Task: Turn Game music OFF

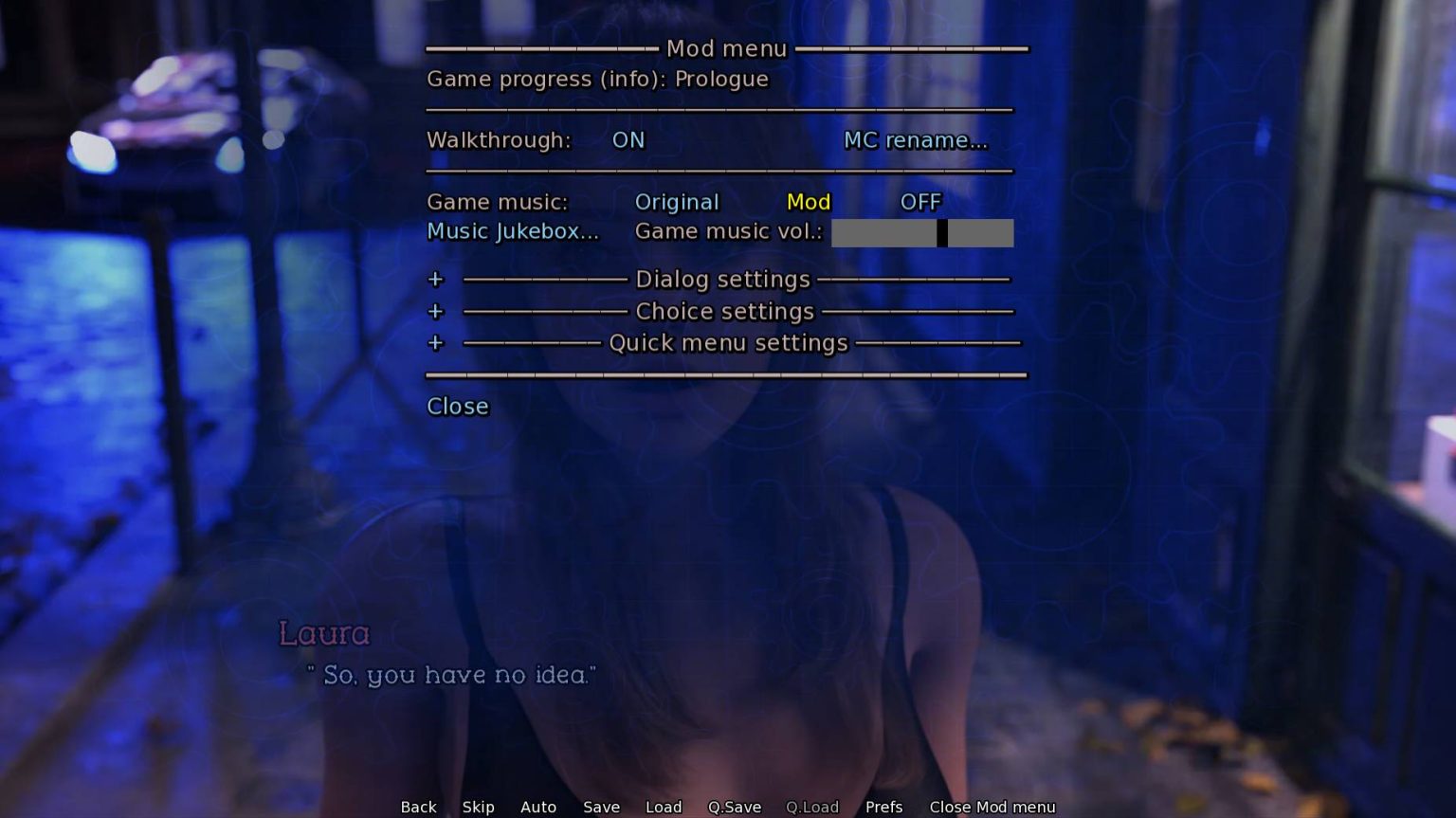Action: (919, 202)
